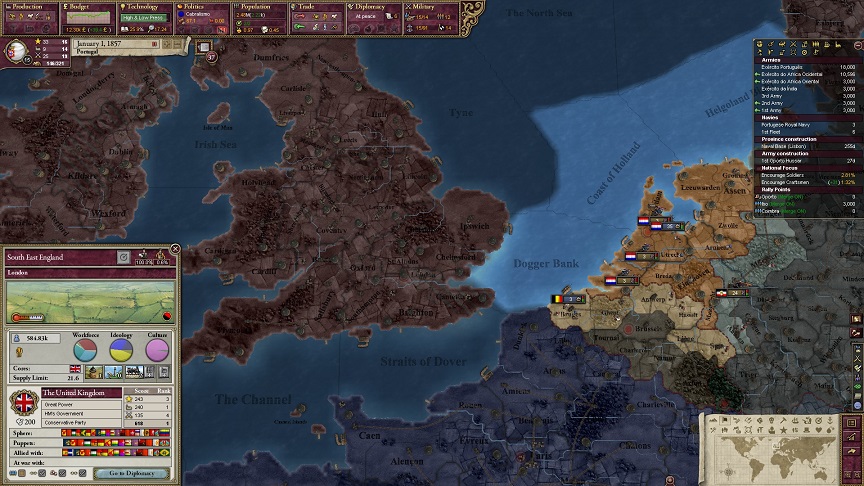Select the Portuguese Royal Navy in outliner

(789, 124)
